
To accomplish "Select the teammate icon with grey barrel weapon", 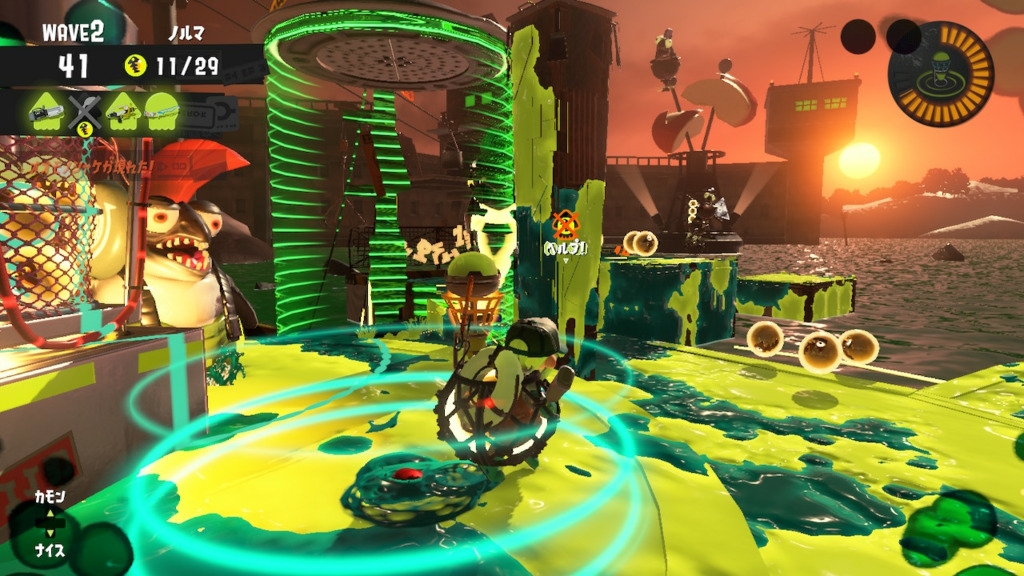I will pyautogui.click(x=48, y=113).
